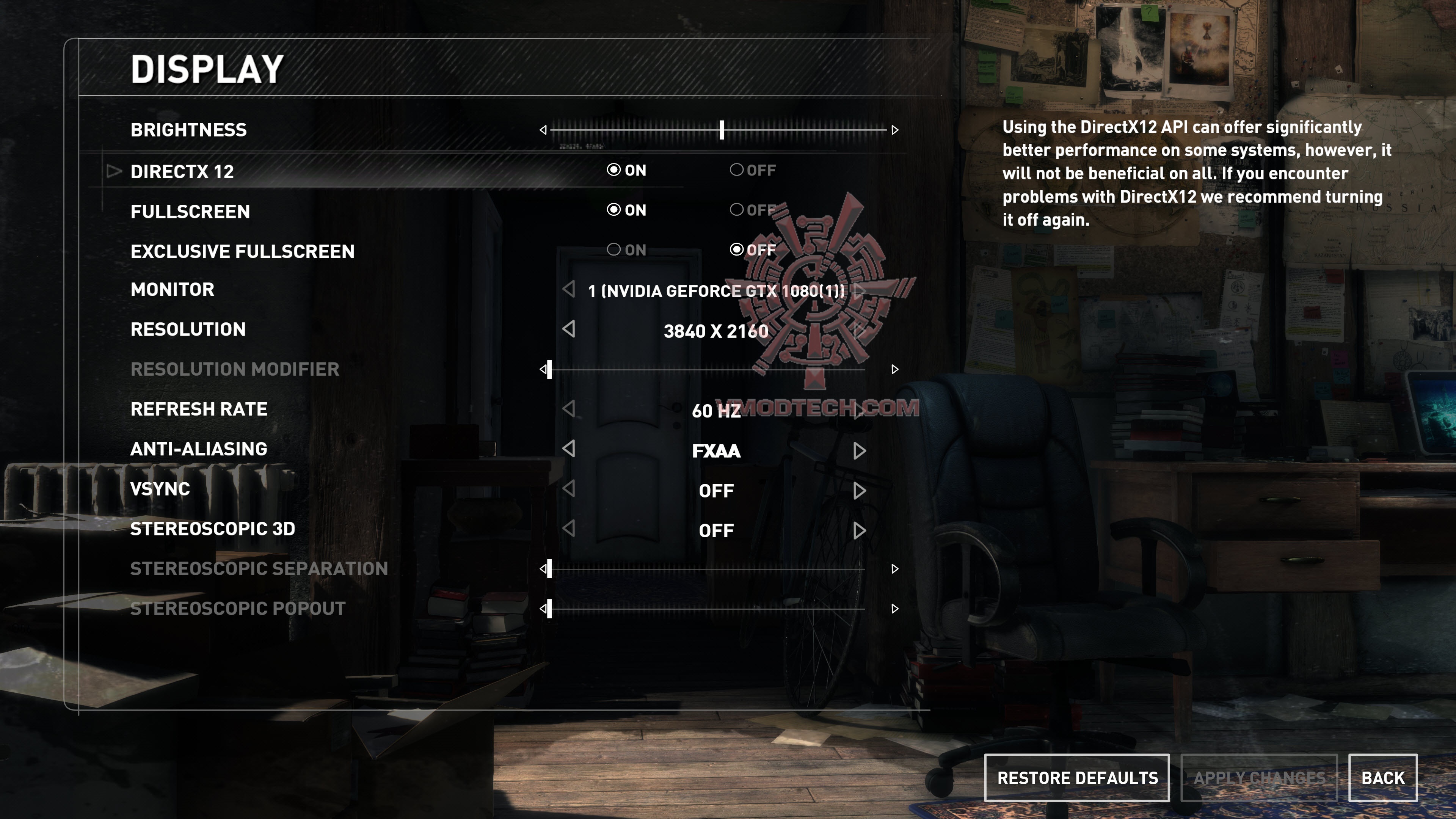Choose Exclusive Fullscreen OFF option
The width and height of the screenshot is (1456, 819).
click(736, 250)
